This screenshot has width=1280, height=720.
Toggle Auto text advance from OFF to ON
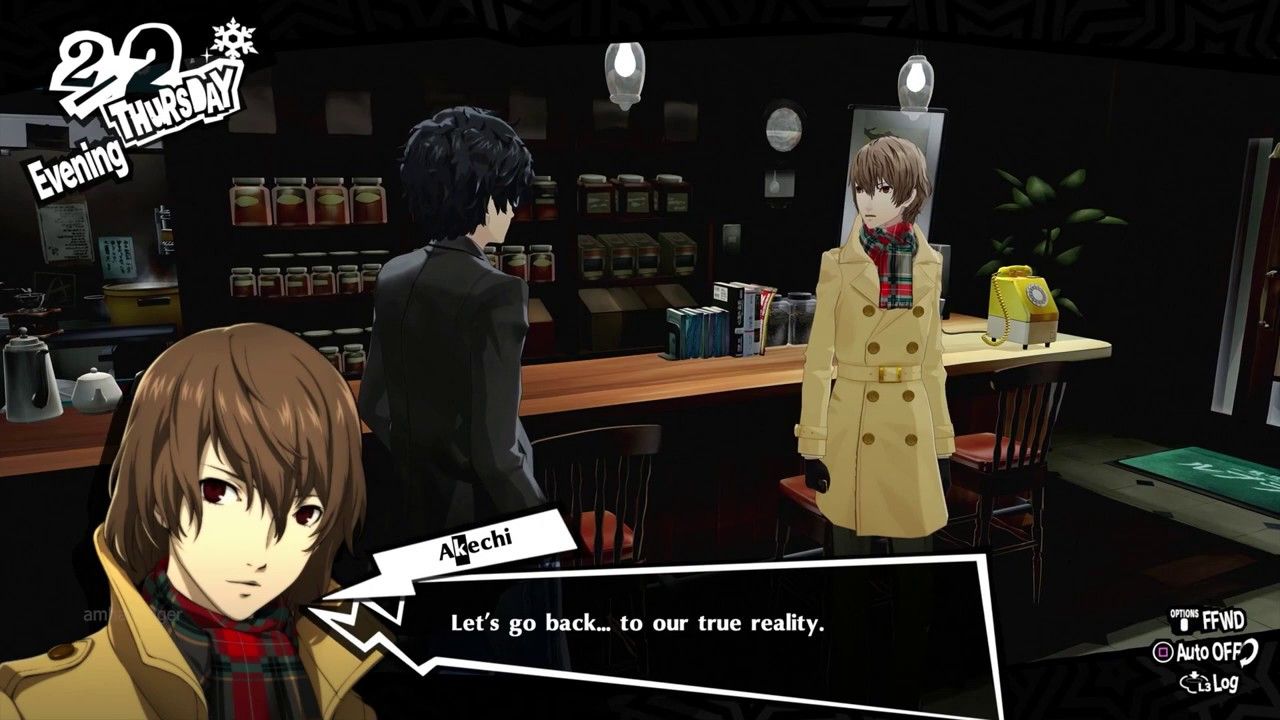tap(1204, 650)
